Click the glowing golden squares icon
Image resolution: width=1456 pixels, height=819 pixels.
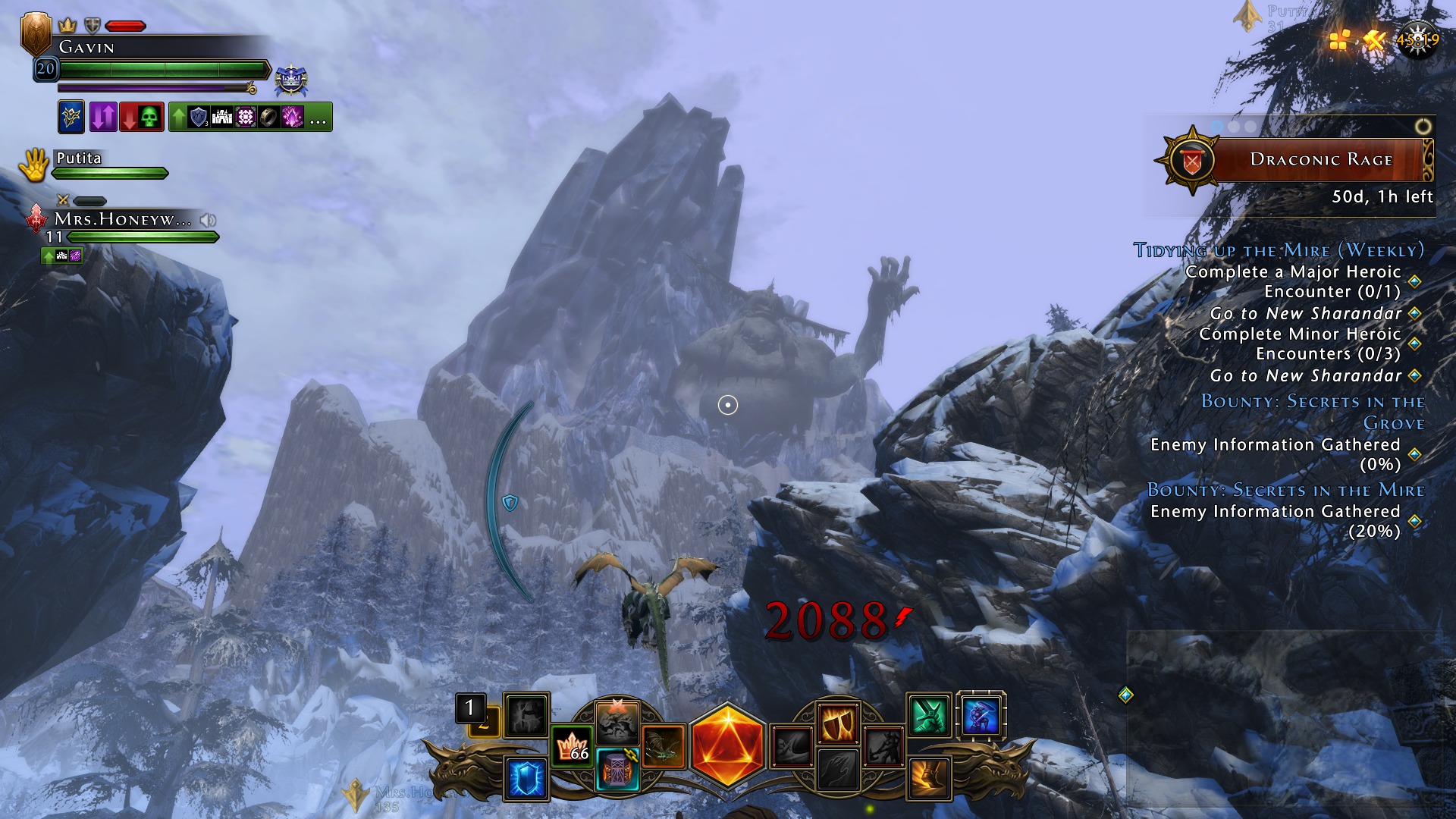[x=1340, y=39]
